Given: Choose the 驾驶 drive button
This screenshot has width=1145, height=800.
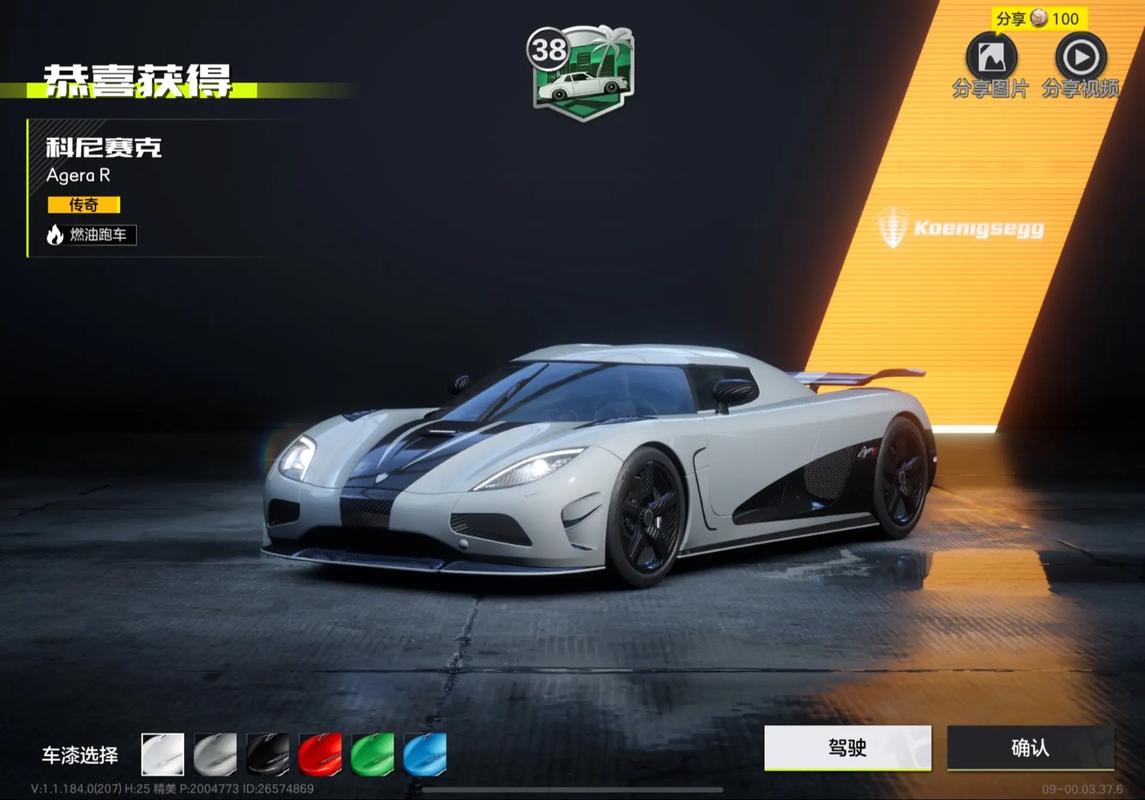Looking at the screenshot, I should pyautogui.click(x=847, y=748).
